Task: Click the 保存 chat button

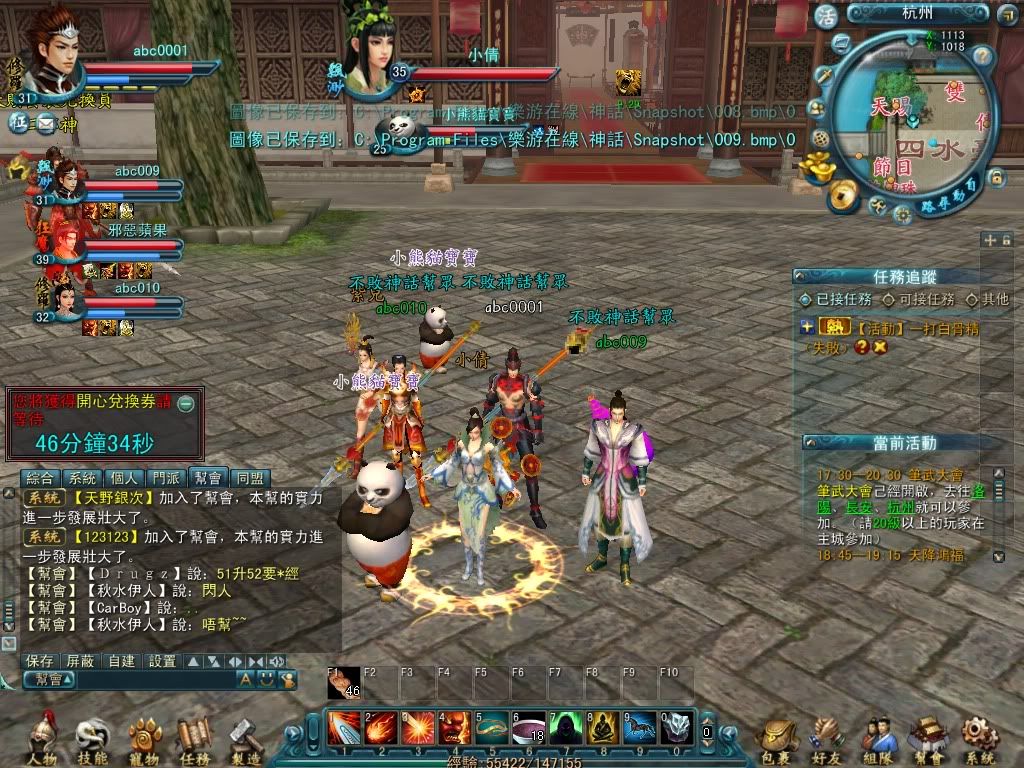Action: [x=40, y=661]
